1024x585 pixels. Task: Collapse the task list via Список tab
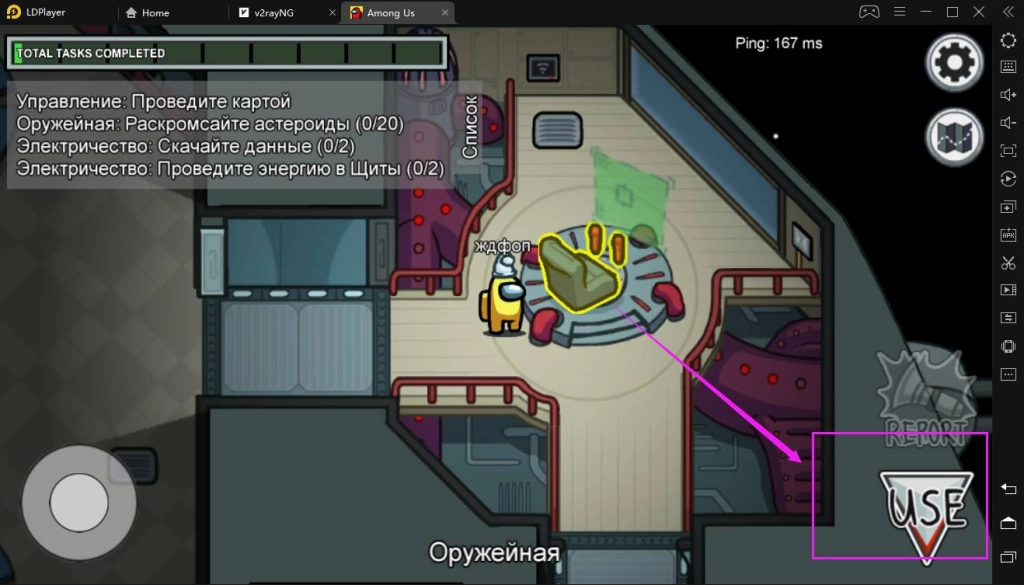(x=470, y=128)
